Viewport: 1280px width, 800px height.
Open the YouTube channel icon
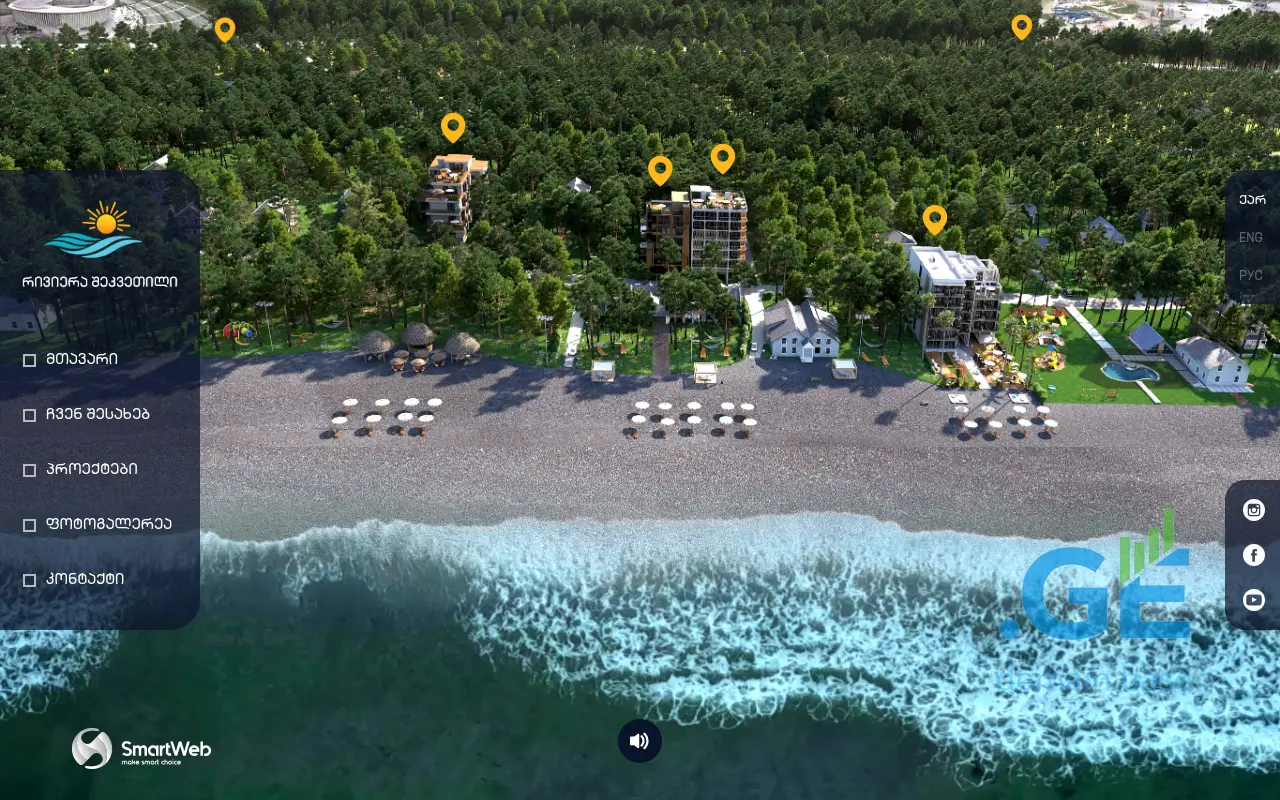tap(1254, 600)
